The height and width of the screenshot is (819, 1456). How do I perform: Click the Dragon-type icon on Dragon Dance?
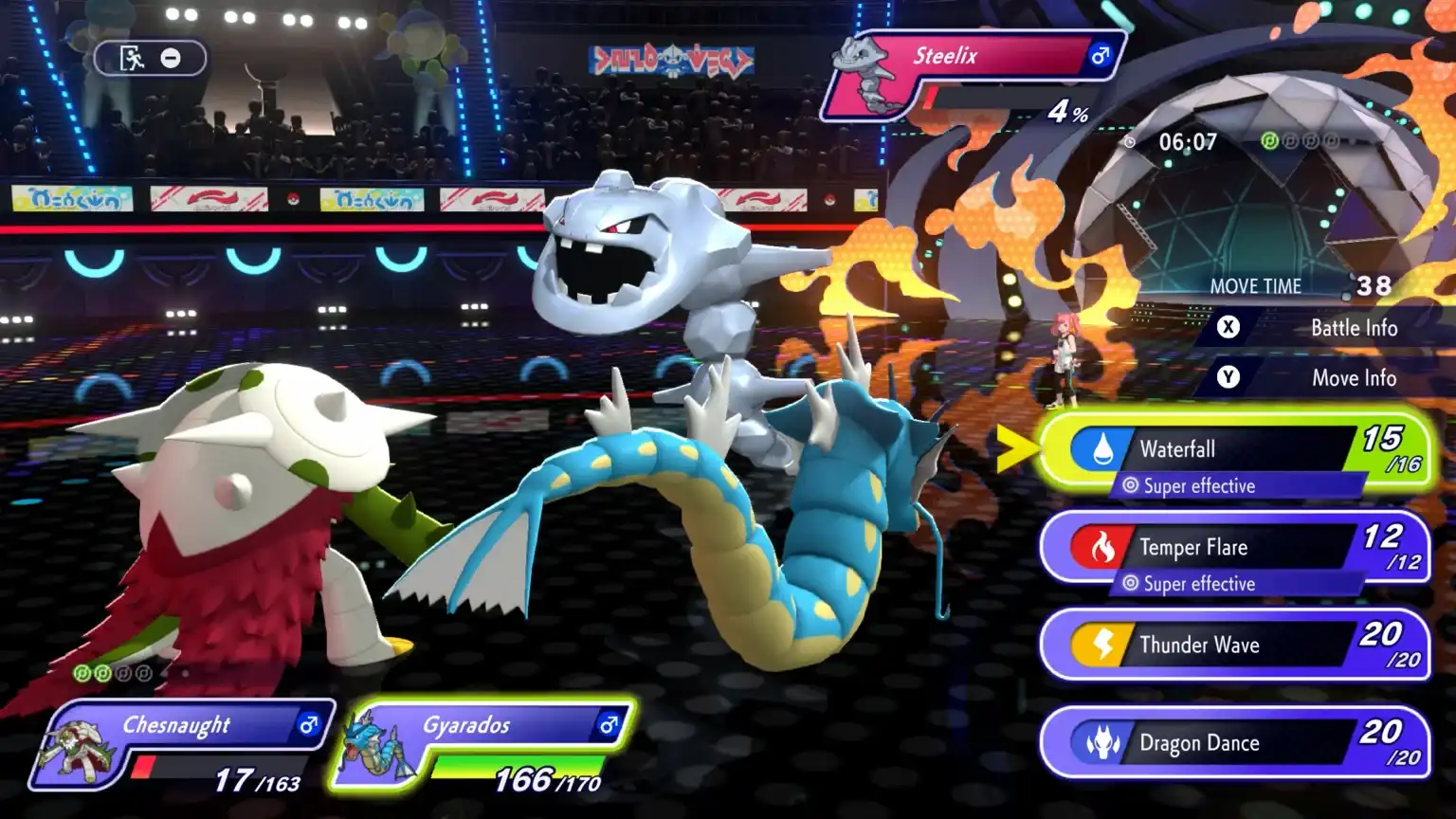click(x=1100, y=743)
